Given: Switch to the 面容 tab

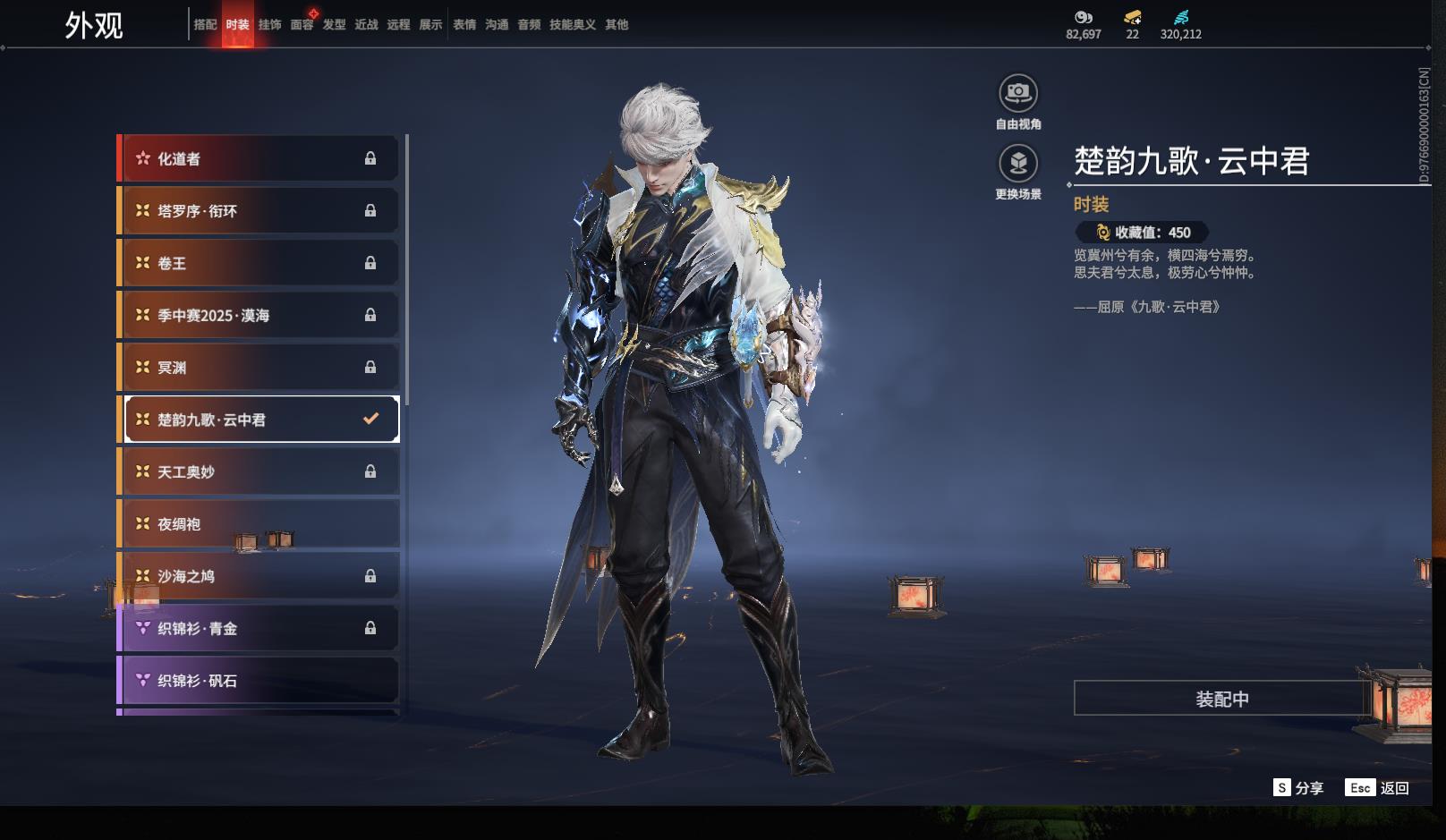Looking at the screenshot, I should click(302, 25).
